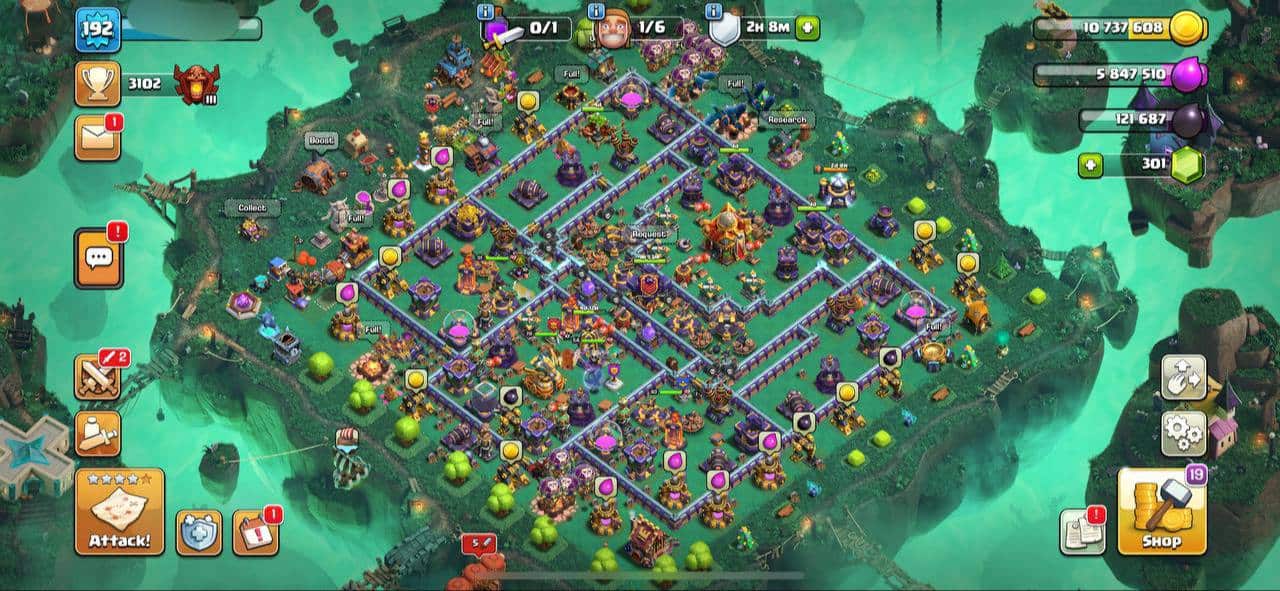Show builder info for 1/6 builders
1280x591 pixels.
(596, 12)
